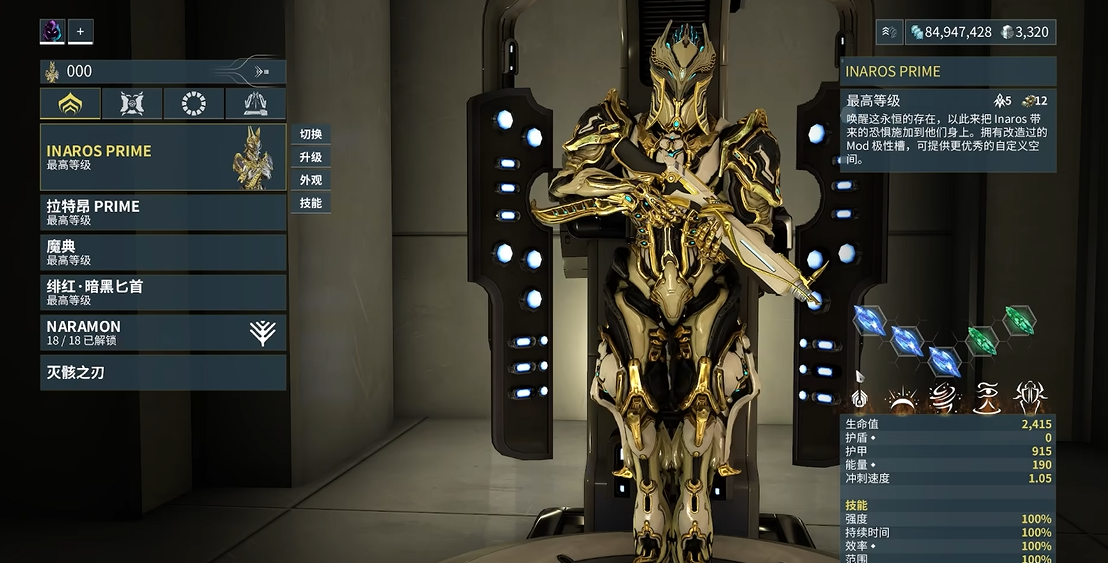Open the 拉特昂 PRIME weapon slot
Screen dimensions: 1108x563
(x=162, y=212)
